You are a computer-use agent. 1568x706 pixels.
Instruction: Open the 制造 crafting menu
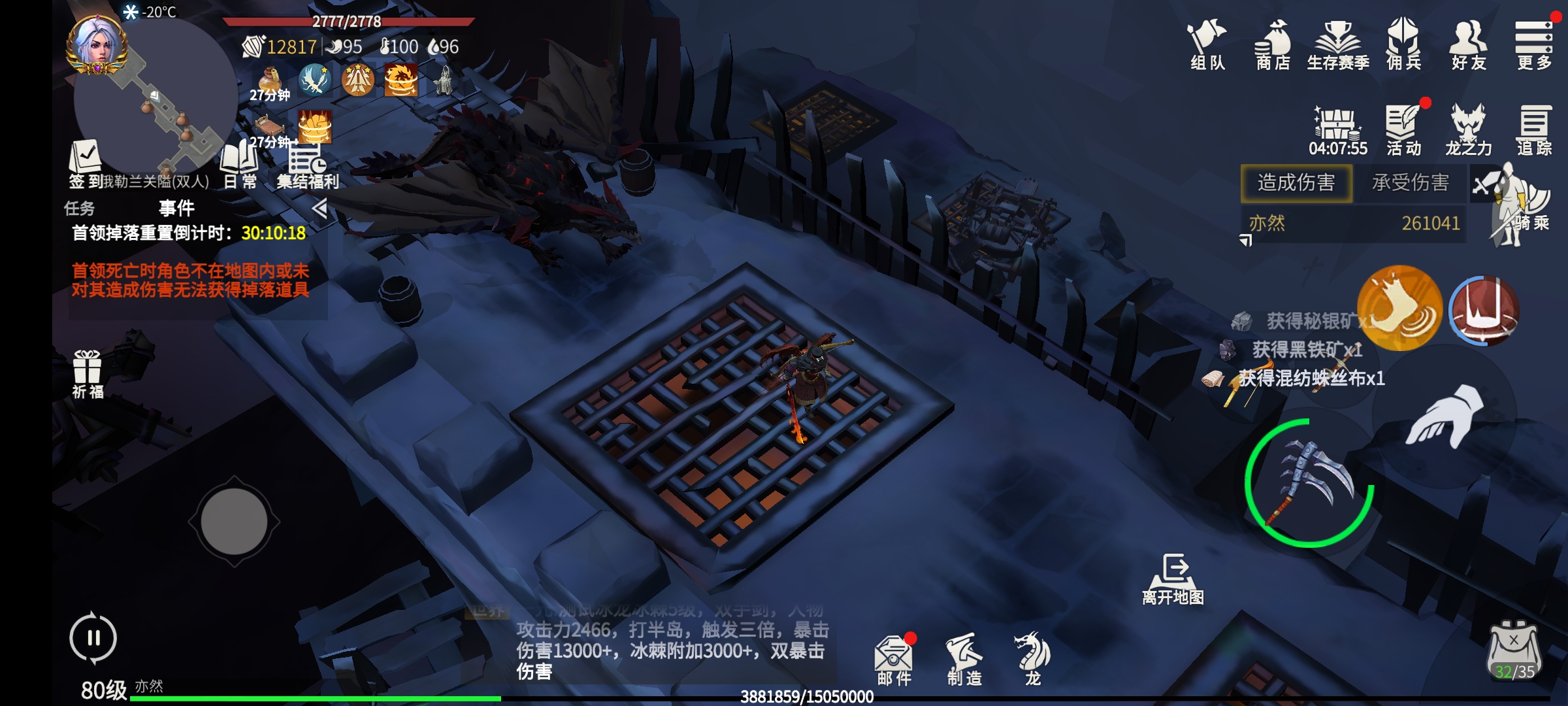(964, 659)
